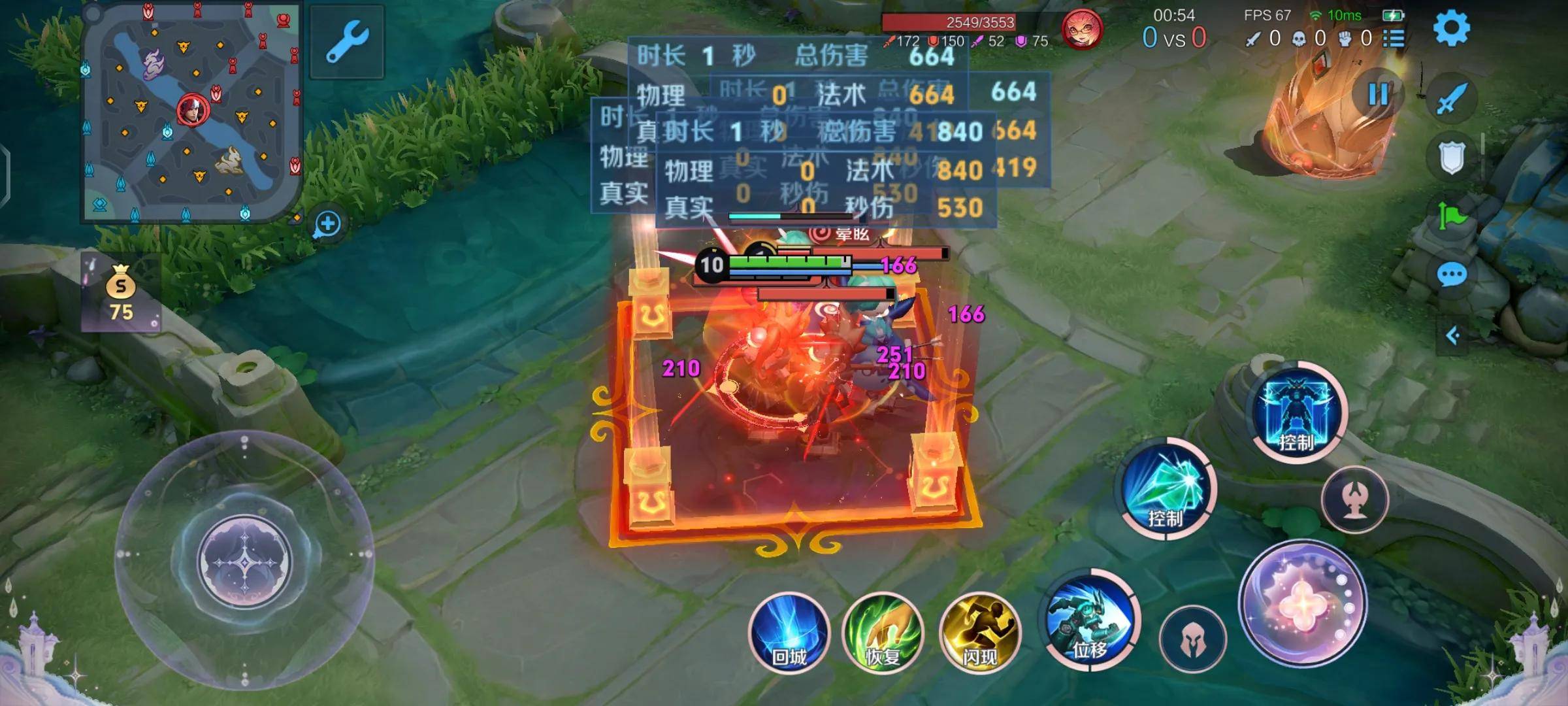Hit the basic attack button

1303,603
